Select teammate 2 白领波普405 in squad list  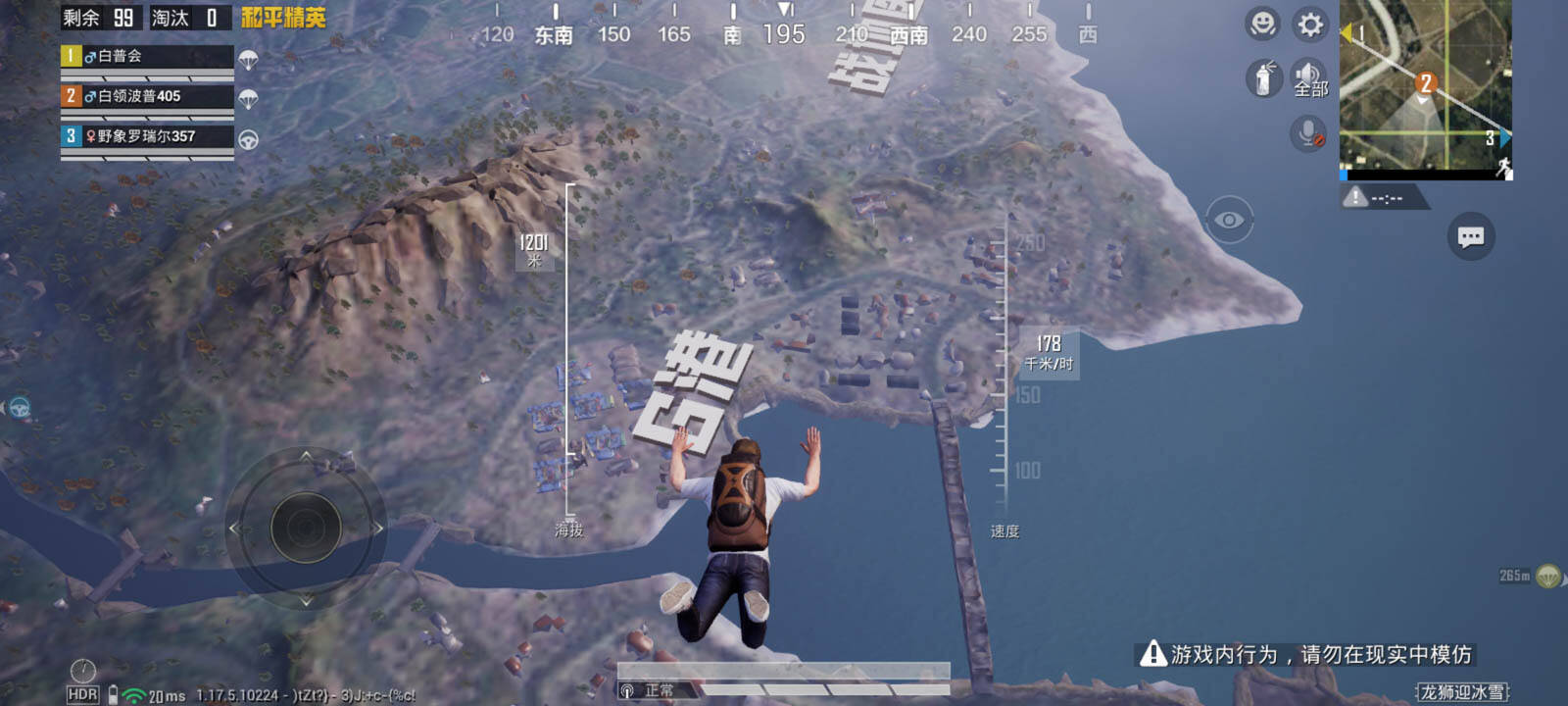tap(147, 97)
